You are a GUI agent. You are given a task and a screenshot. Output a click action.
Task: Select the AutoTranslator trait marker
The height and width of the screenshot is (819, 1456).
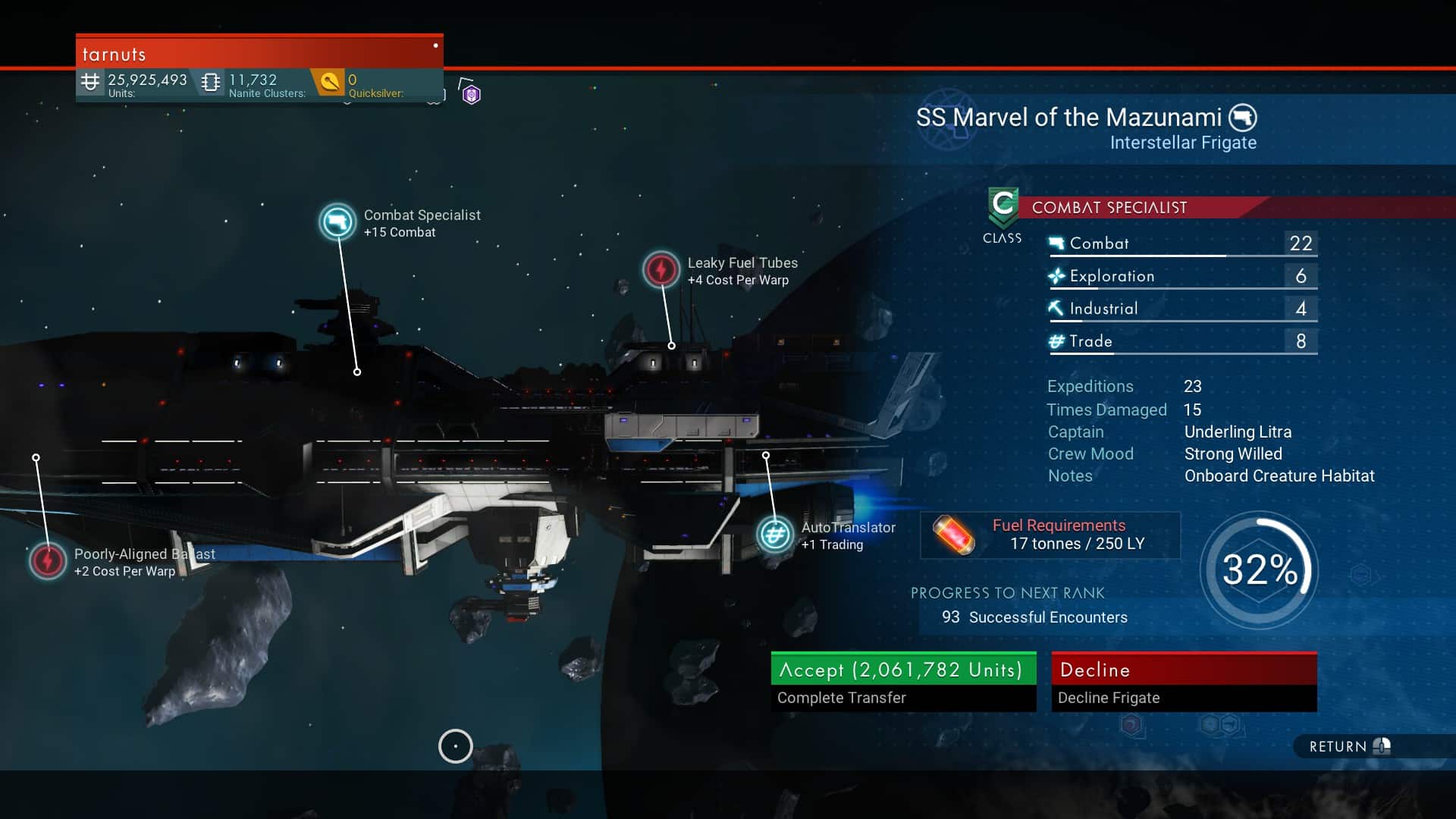pyautogui.click(x=774, y=534)
